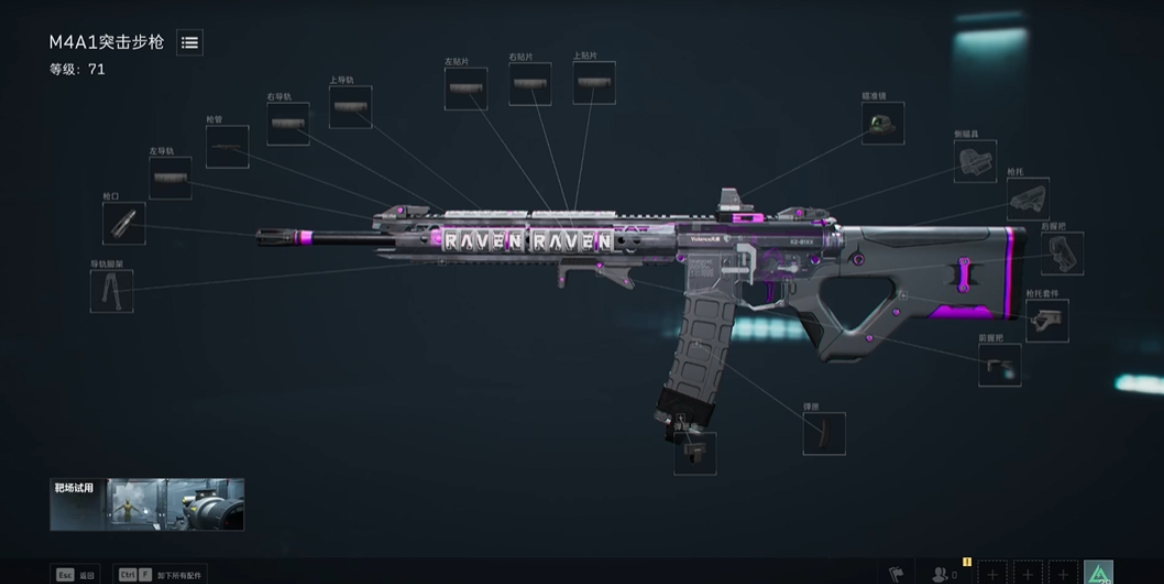Open the 瞄准镜 optic sight slot
Viewport: 1164px width, 584px height.
point(883,123)
